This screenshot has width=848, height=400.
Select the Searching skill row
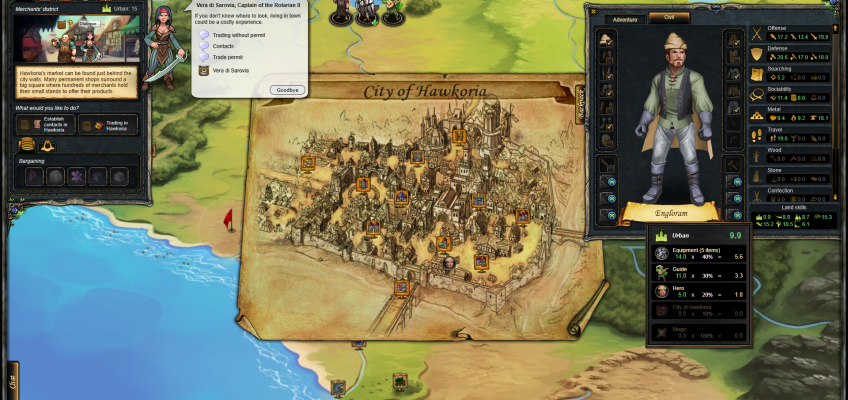click(792, 73)
